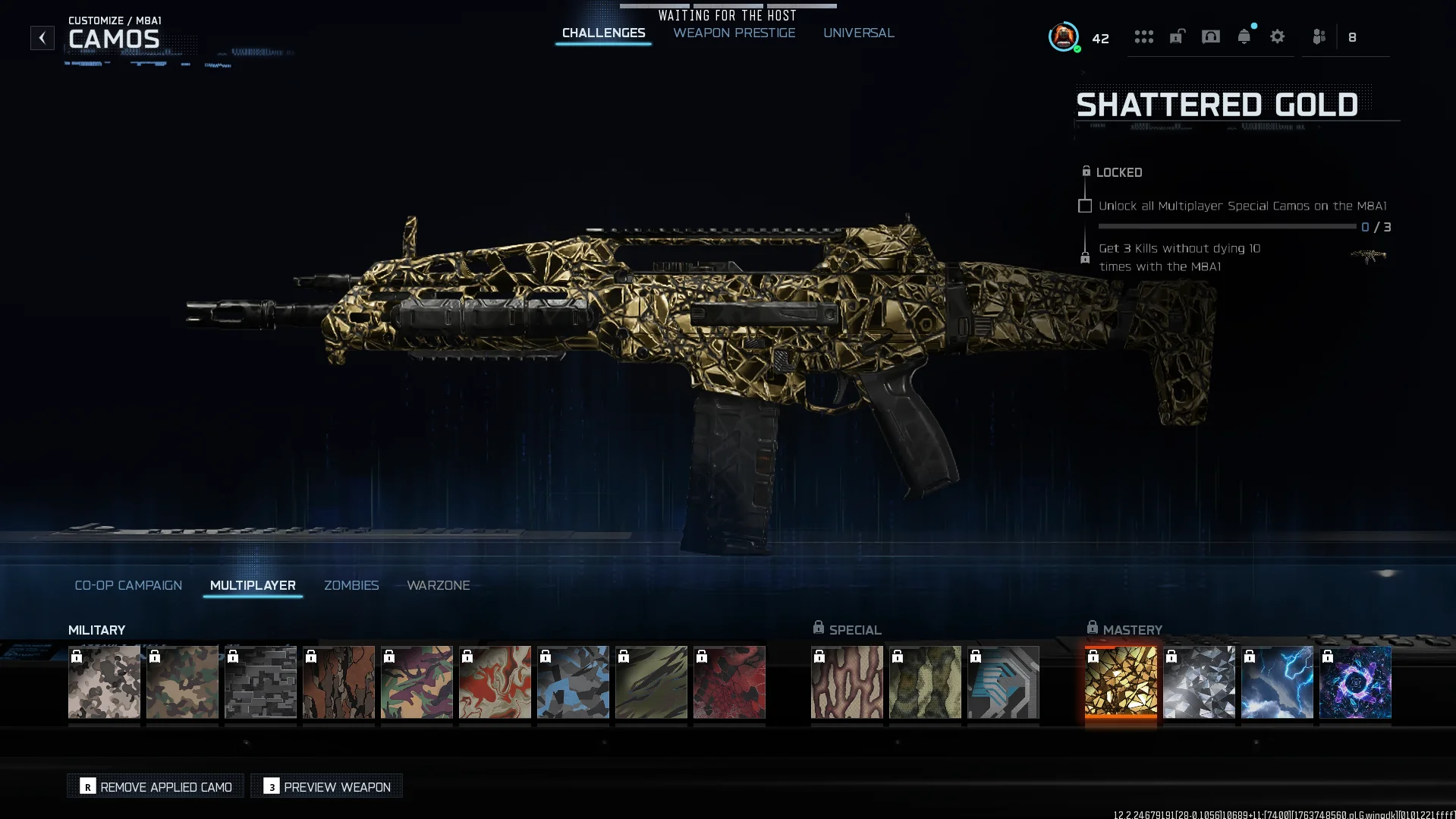
Task: Open the quick access grid menu
Action: (x=1144, y=36)
